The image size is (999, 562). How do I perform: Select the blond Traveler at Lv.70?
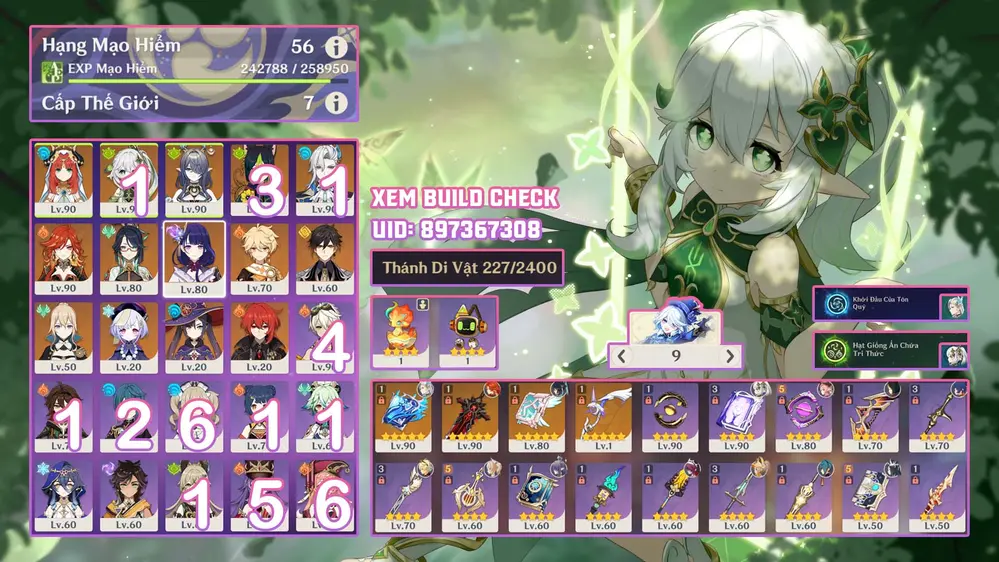[258, 256]
